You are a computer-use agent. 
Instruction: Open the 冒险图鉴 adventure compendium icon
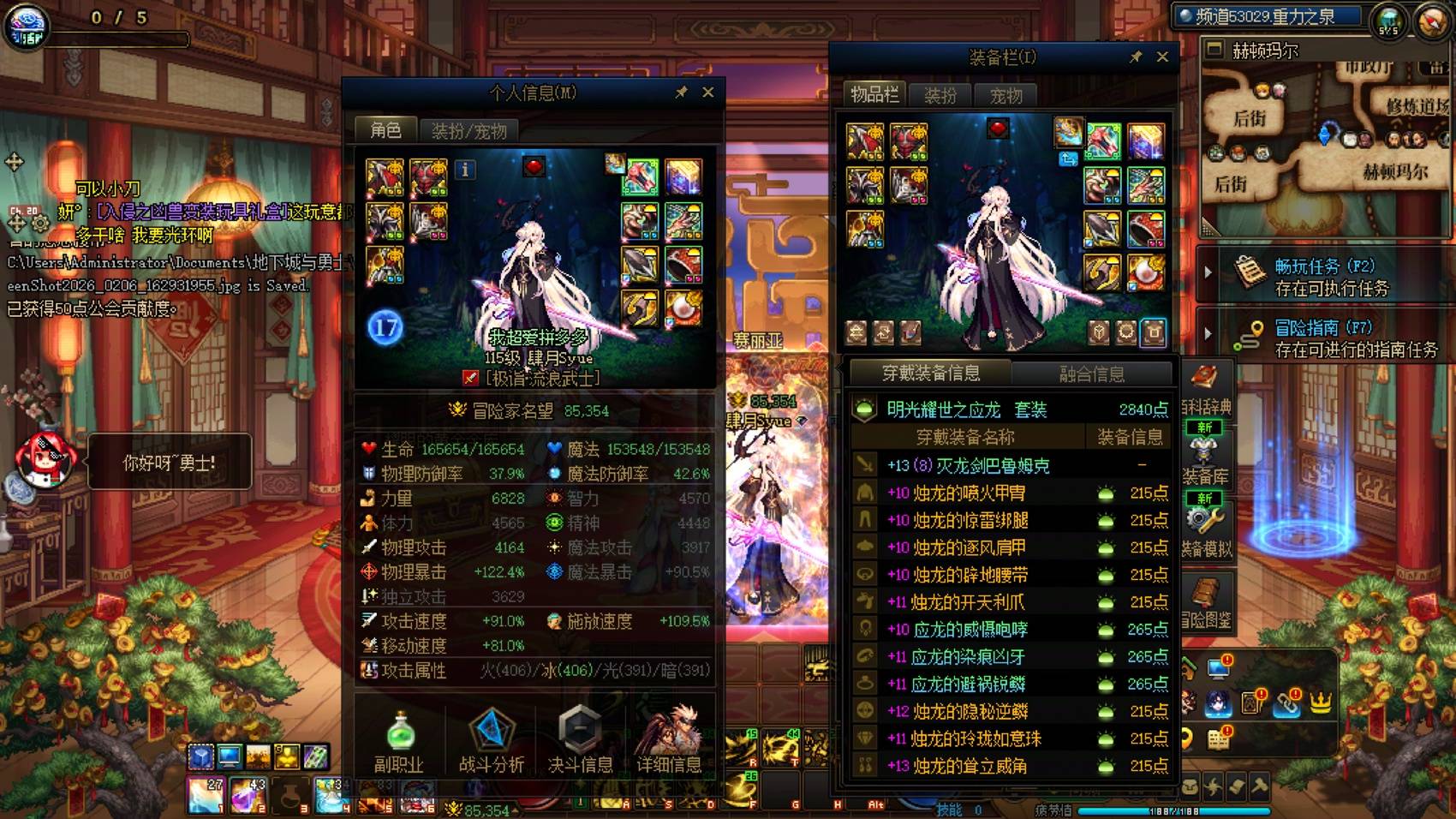[x=1206, y=589]
